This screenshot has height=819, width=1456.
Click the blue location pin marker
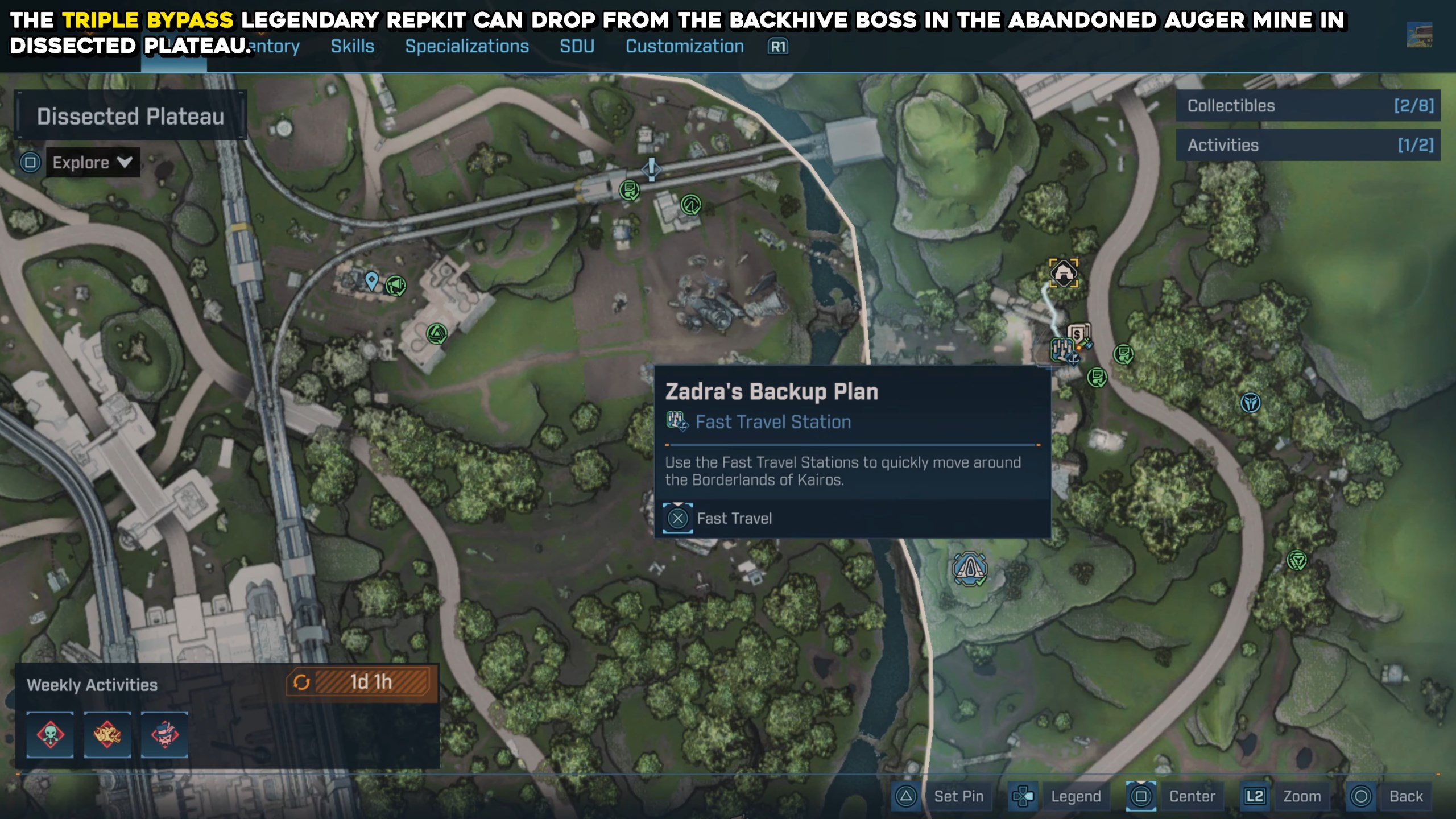point(371,280)
